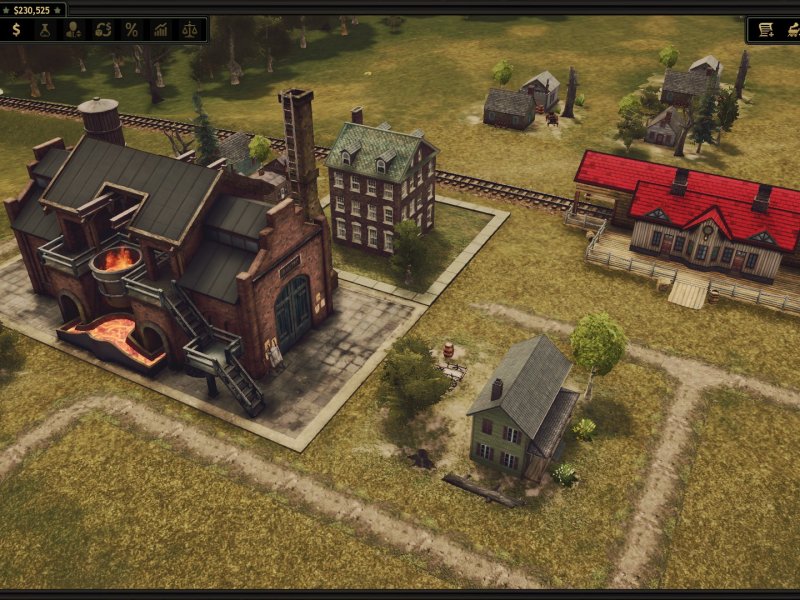Open the dollar sign finances panel
The width and height of the screenshot is (800, 600).
click(x=16, y=30)
